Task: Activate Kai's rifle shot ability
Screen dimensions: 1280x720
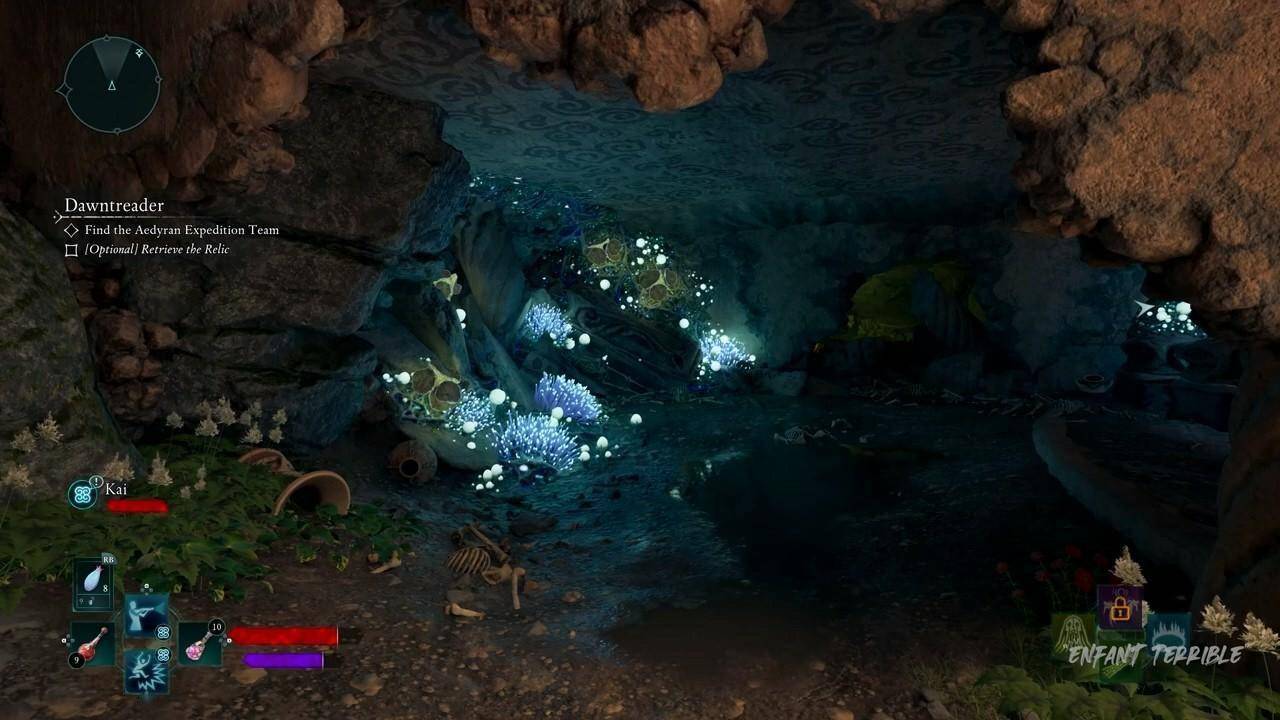Action: tap(146, 614)
